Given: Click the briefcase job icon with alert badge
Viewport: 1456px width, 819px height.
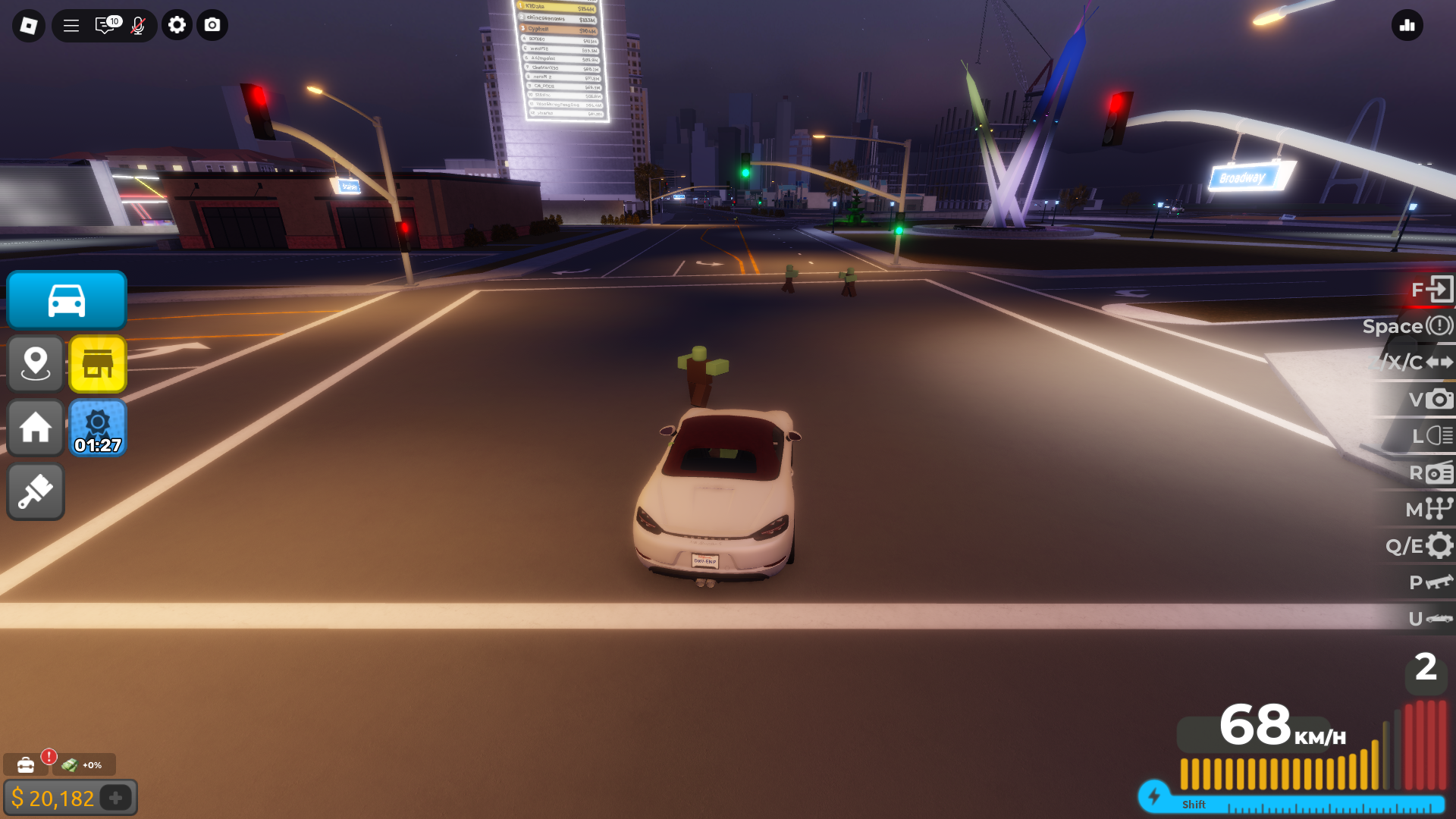Looking at the screenshot, I should point(25,764).
